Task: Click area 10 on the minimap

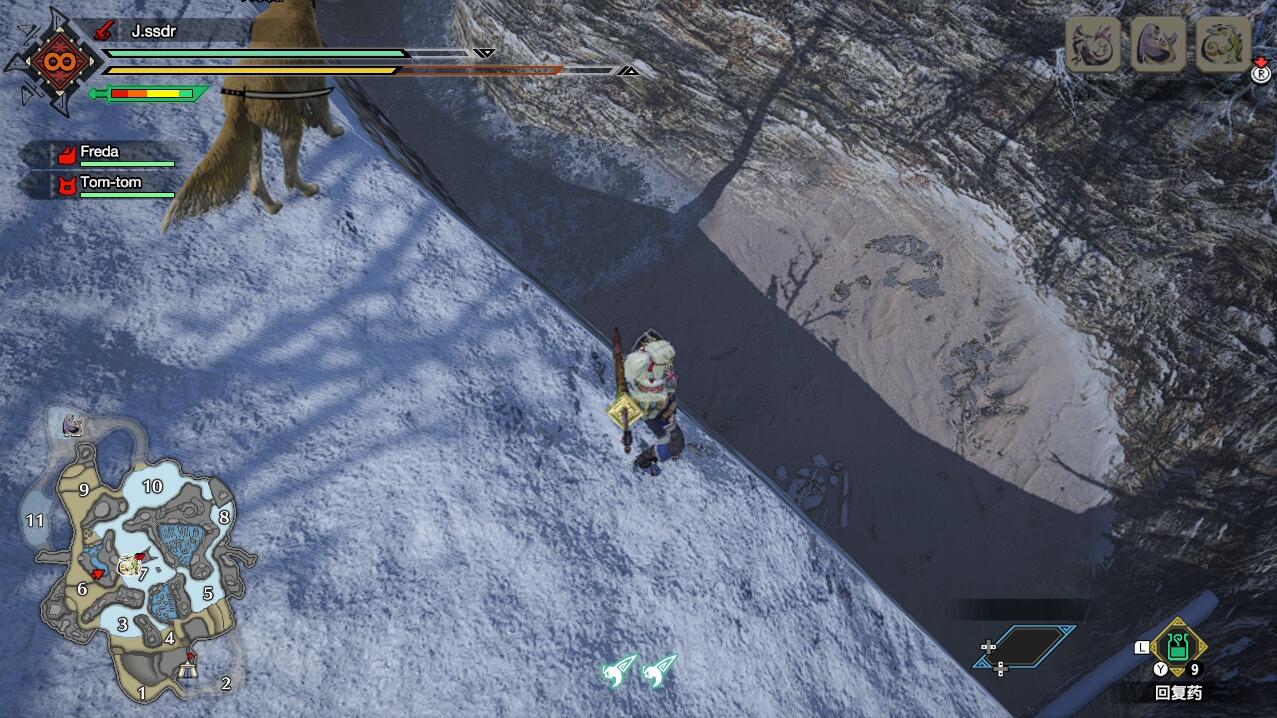Action: point(152,487)
